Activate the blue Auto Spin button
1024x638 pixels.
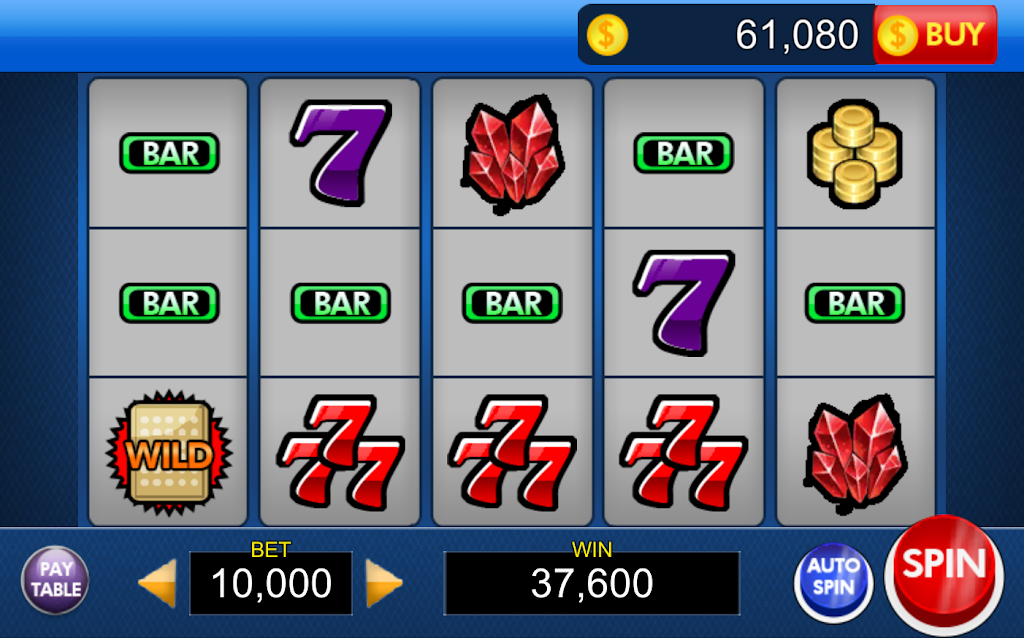coord(833,579)
